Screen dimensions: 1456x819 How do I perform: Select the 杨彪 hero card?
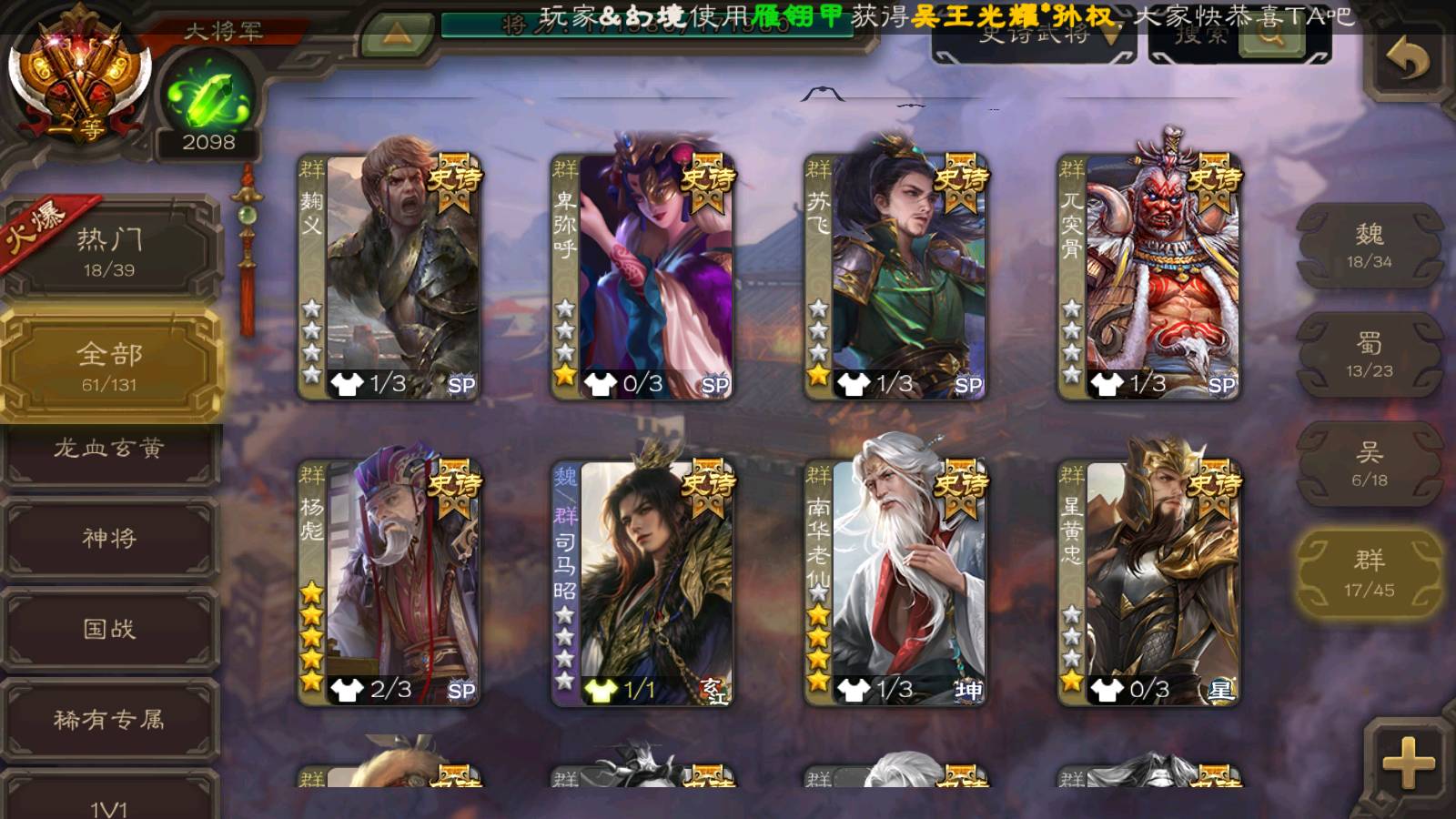[389, 582]
